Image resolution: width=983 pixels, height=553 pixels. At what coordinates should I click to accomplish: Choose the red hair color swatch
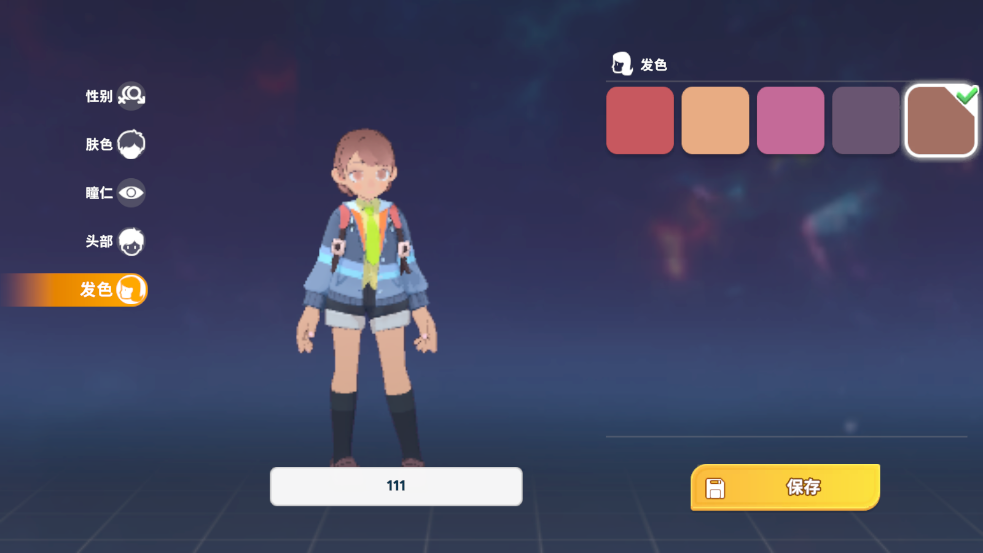coord(640,120)
